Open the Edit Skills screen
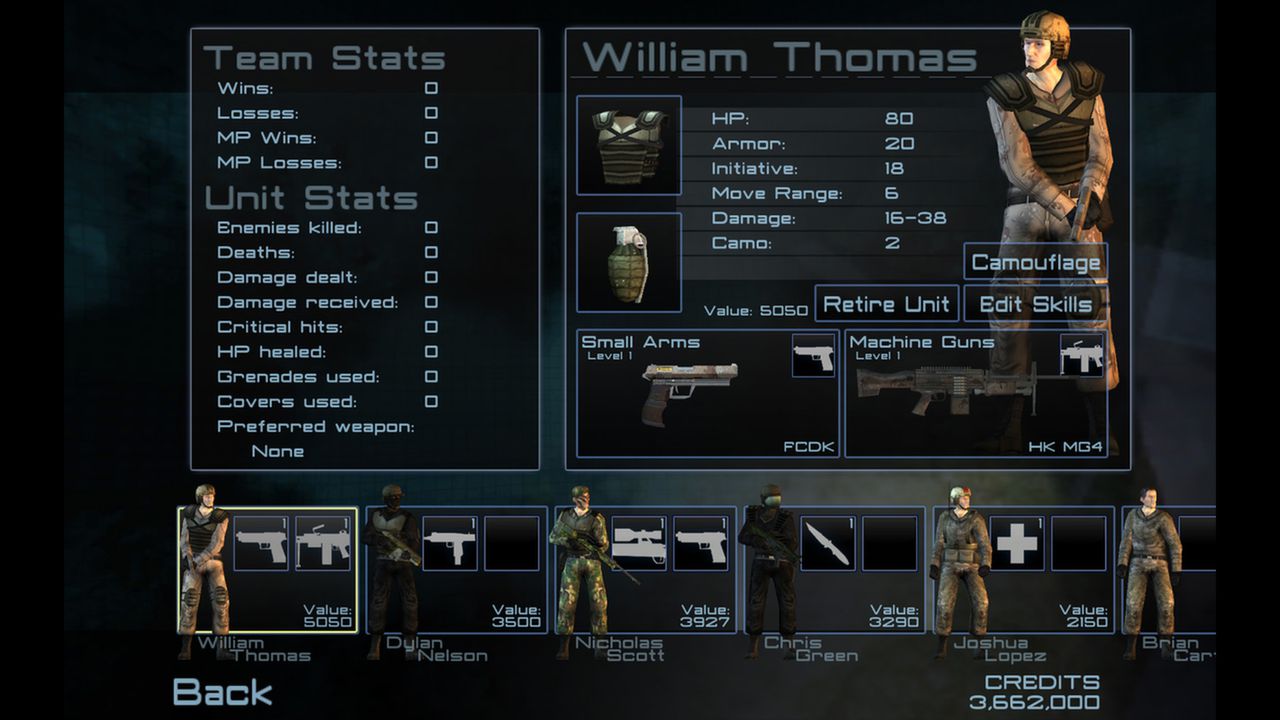Image resolution: width=1280 pixels, height=720 pixels. [x=1035, y=304]
